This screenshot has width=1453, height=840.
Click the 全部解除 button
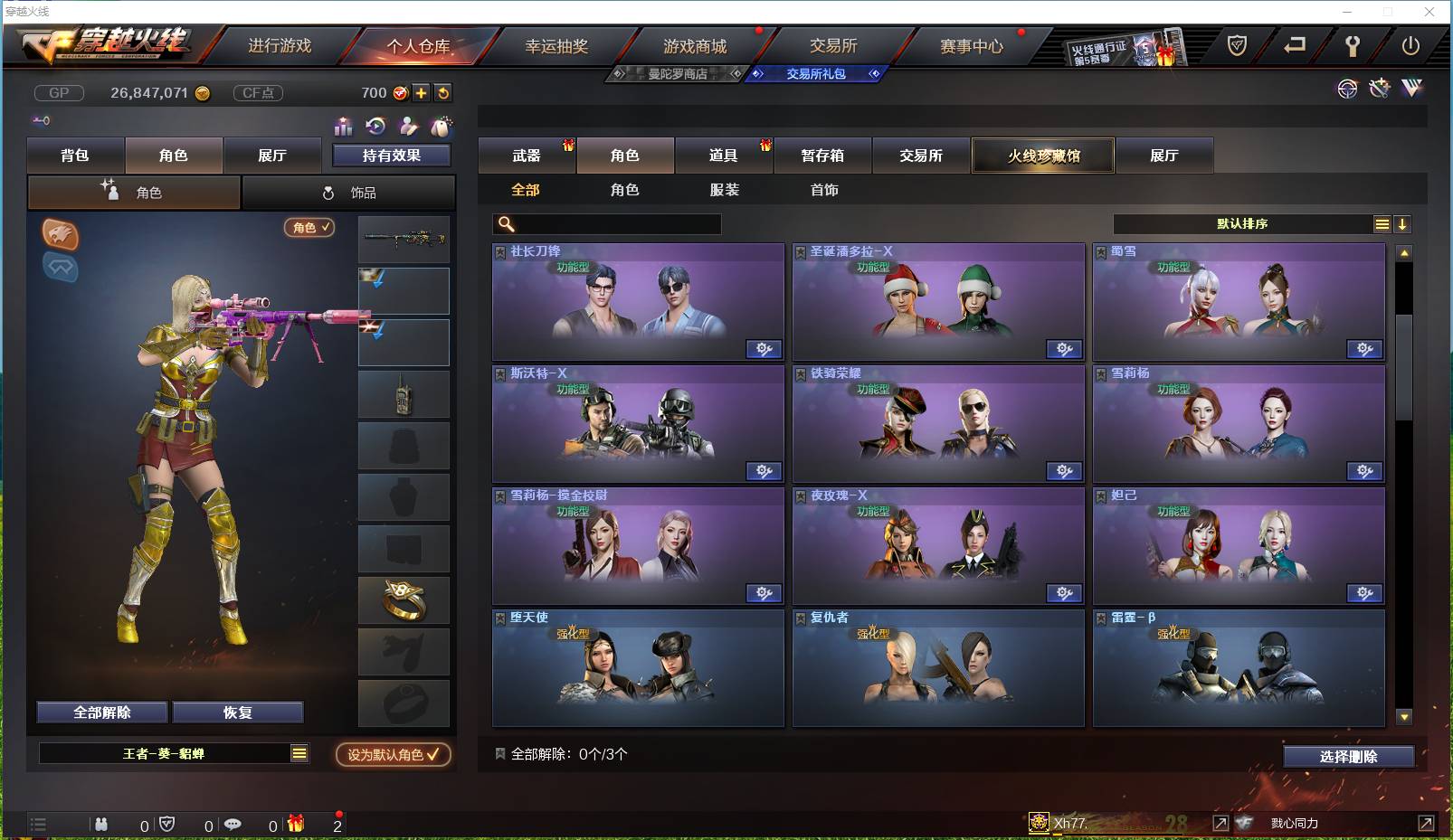[x=100, y=712]
